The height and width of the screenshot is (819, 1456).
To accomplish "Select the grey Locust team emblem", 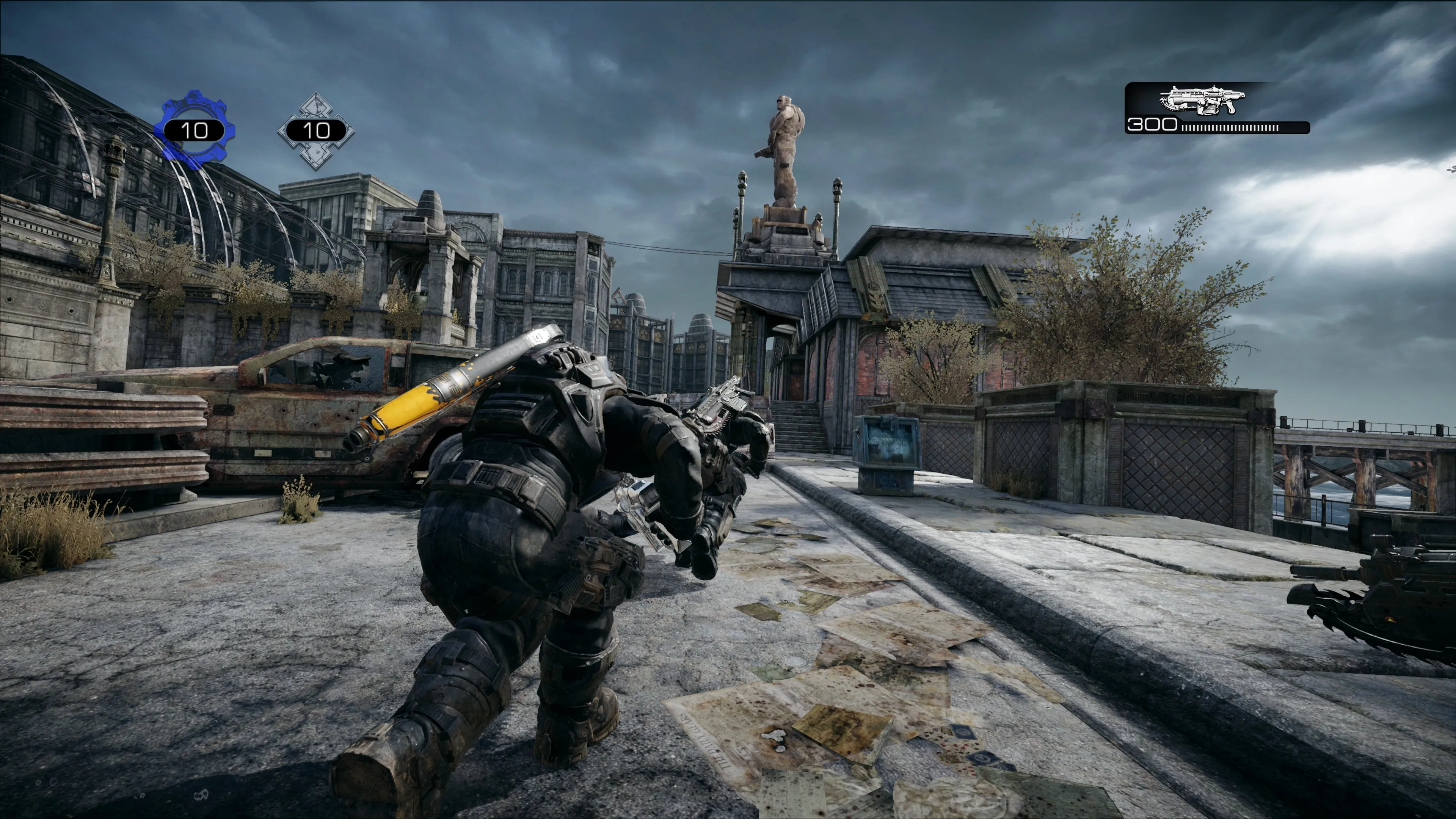I will pyautogui.click(x=316, y=130).
